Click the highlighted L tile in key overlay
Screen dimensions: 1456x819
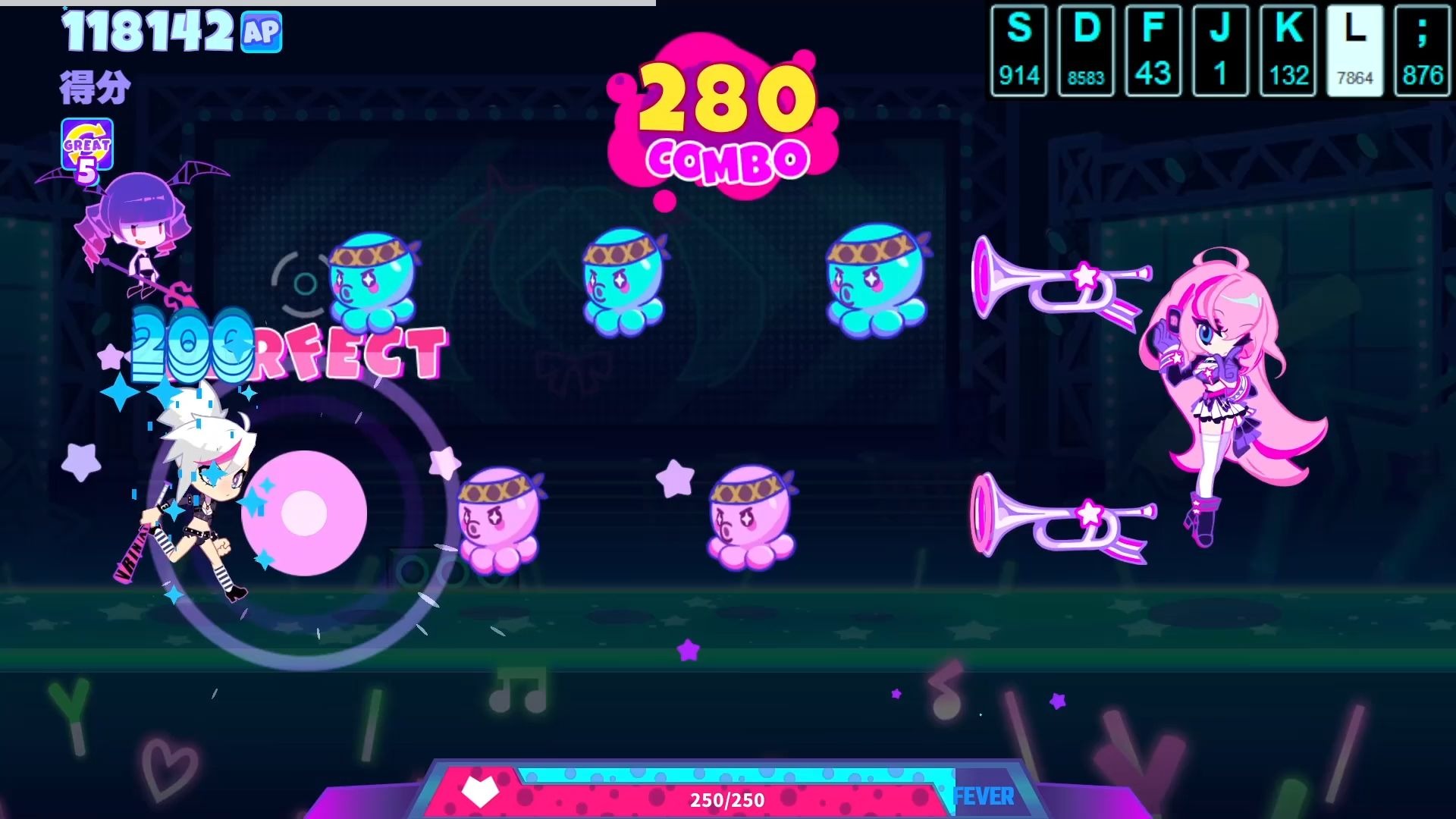(1354, 51)
